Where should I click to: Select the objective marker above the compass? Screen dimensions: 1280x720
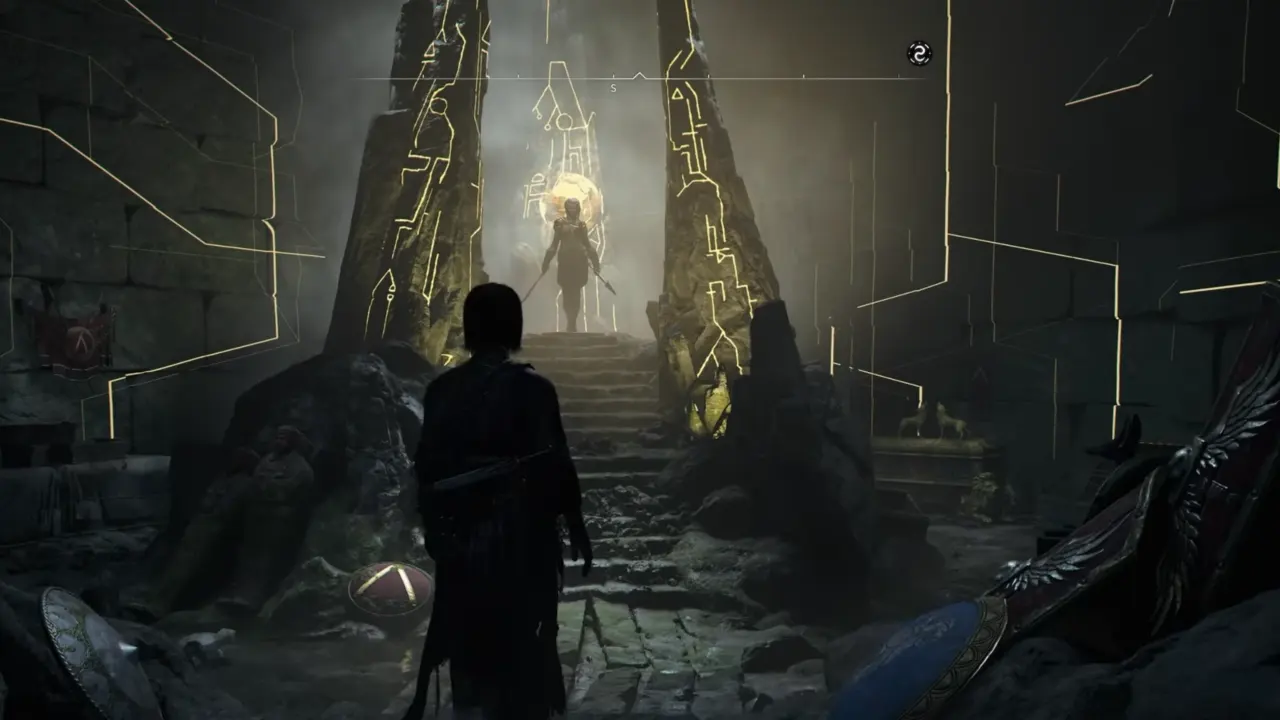tap(638, 72)
